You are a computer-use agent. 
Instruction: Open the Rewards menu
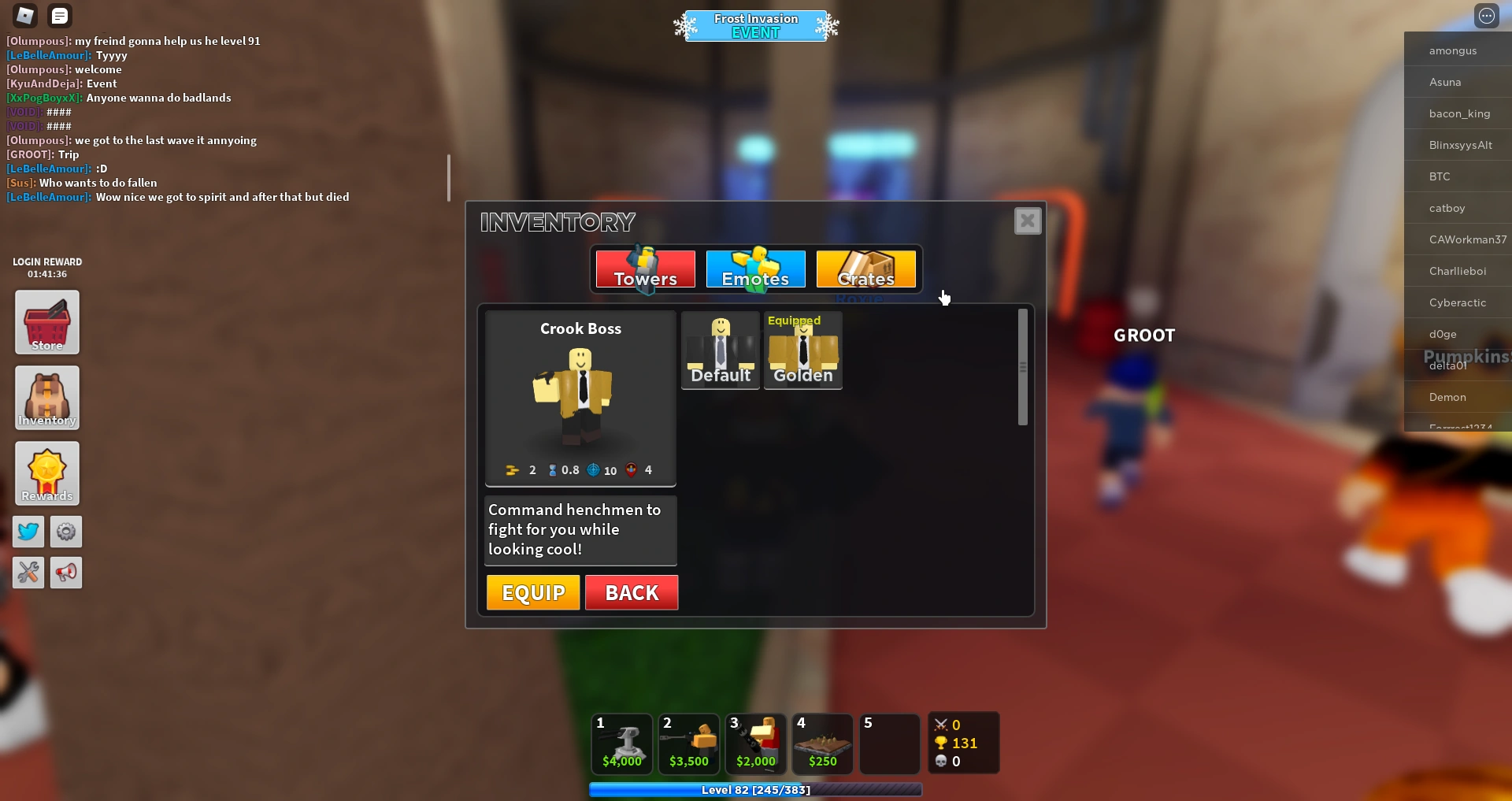[46, 473]
